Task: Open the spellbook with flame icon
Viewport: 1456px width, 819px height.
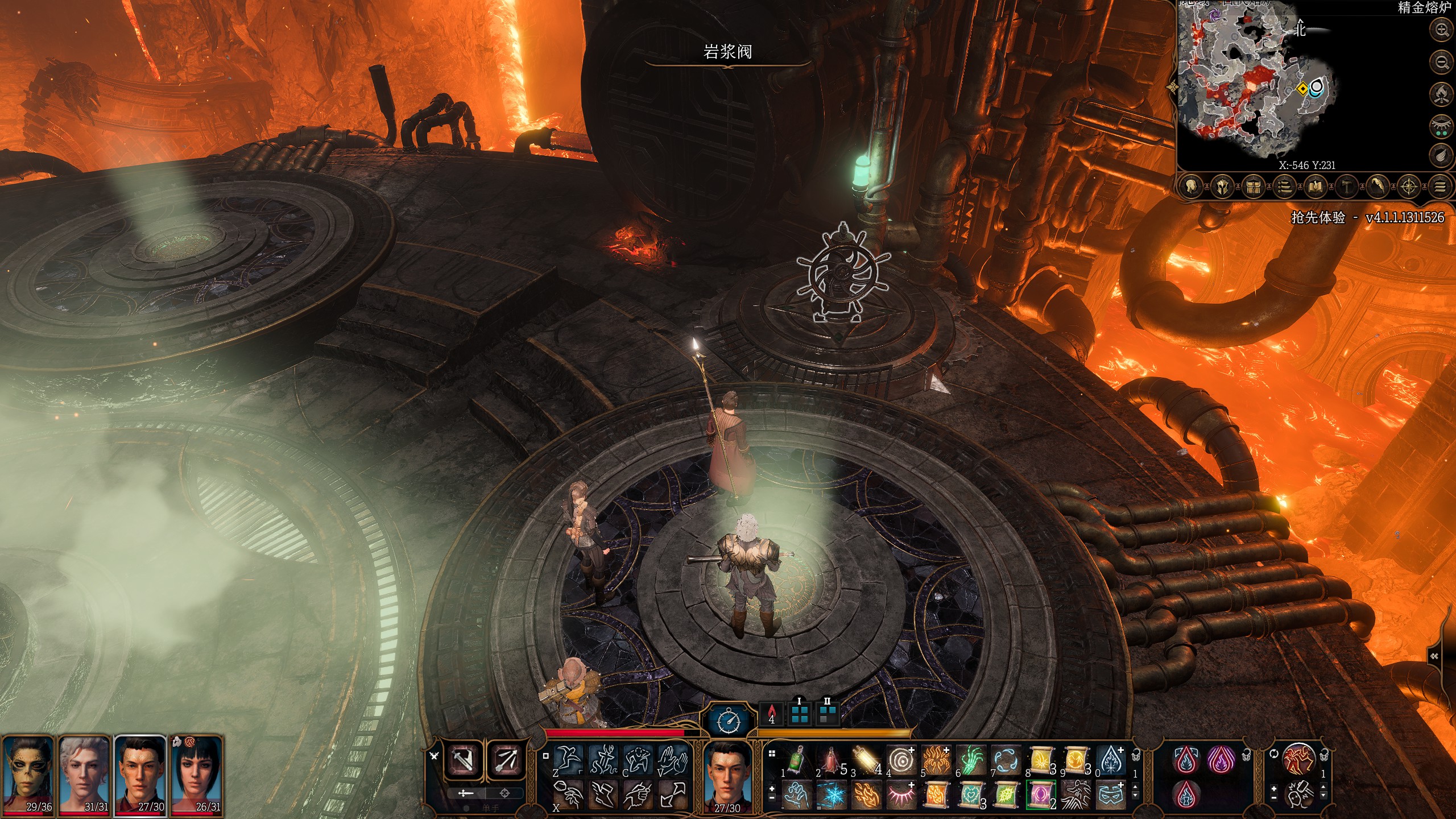Action: (1315, 186)
